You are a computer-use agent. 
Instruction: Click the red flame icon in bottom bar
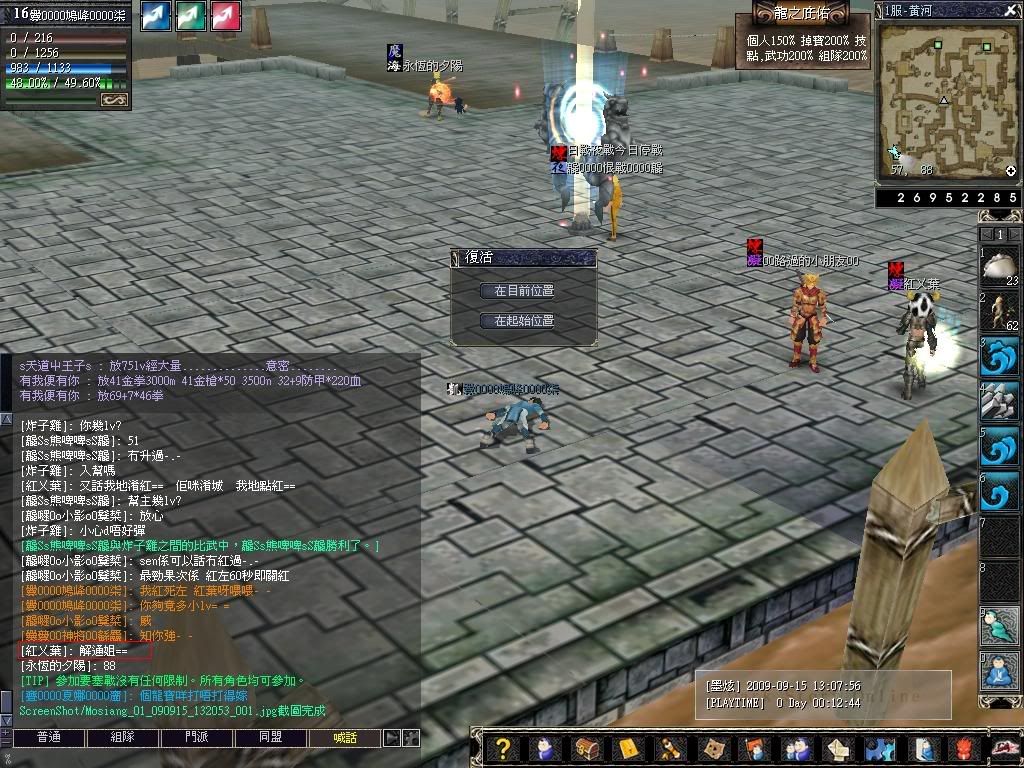tap(962, 748)
